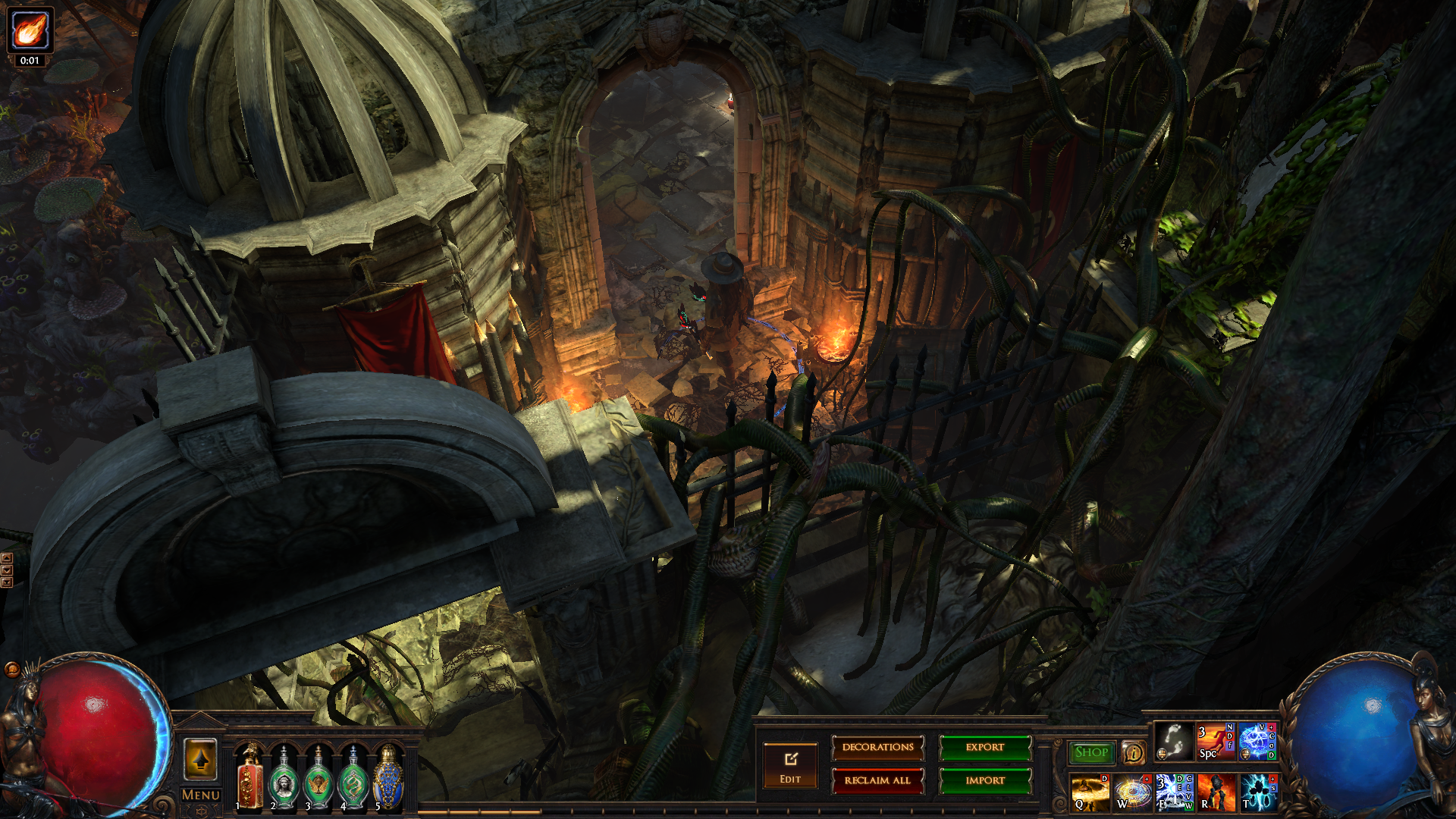Select the footprints move skill slot
This screenshot has height=819, width=1456.
click(x=1173, y=741)
